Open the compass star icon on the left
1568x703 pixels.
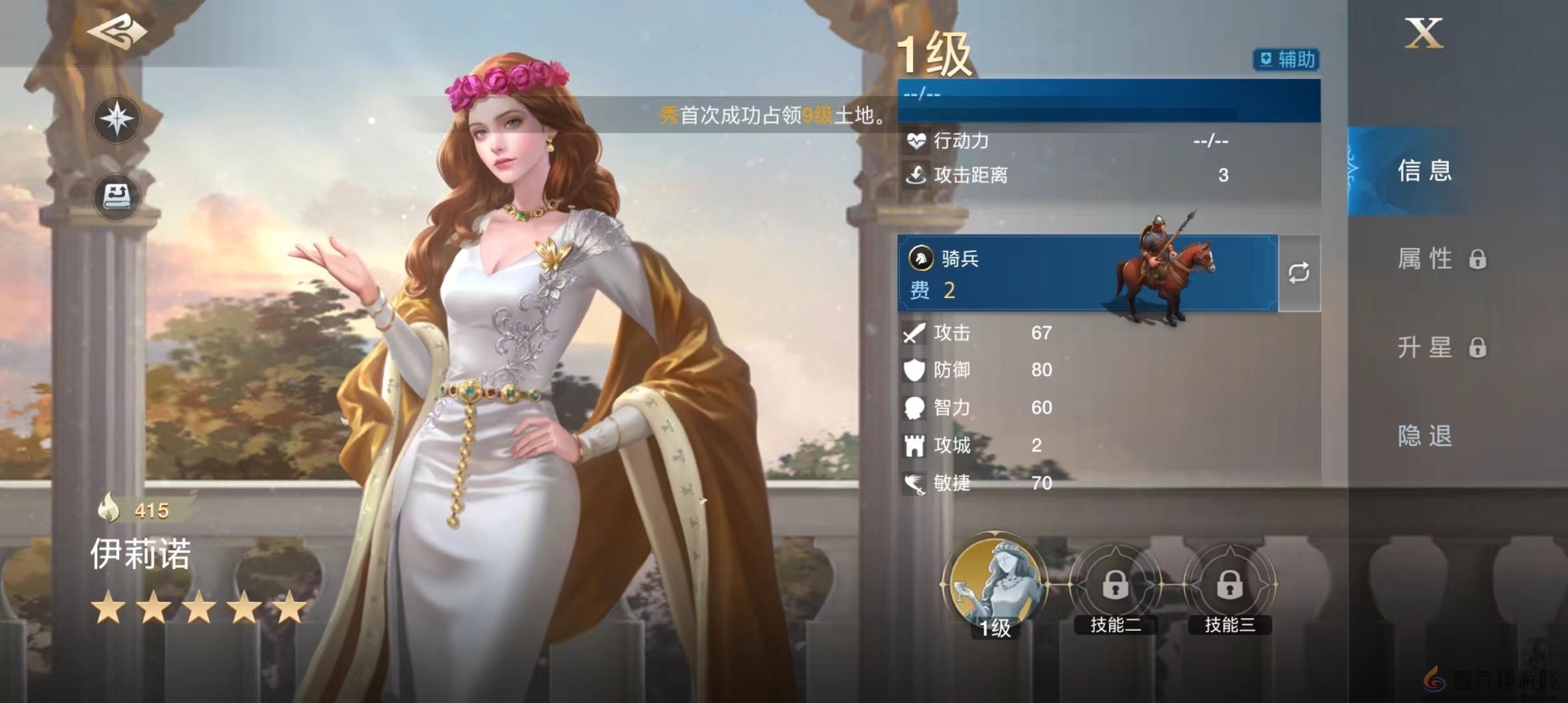116,119
